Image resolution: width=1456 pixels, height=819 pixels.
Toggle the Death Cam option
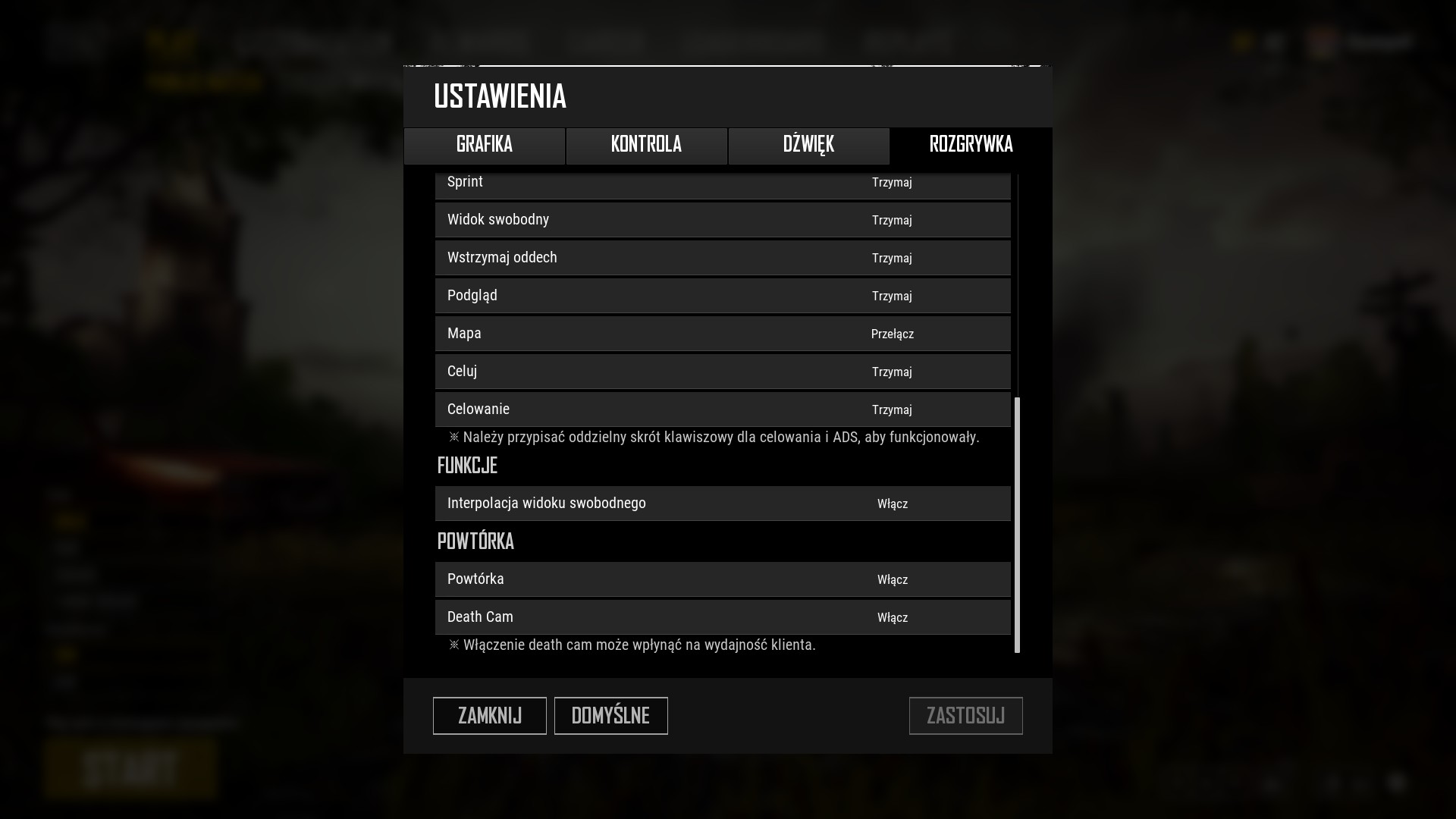(892, 618)
